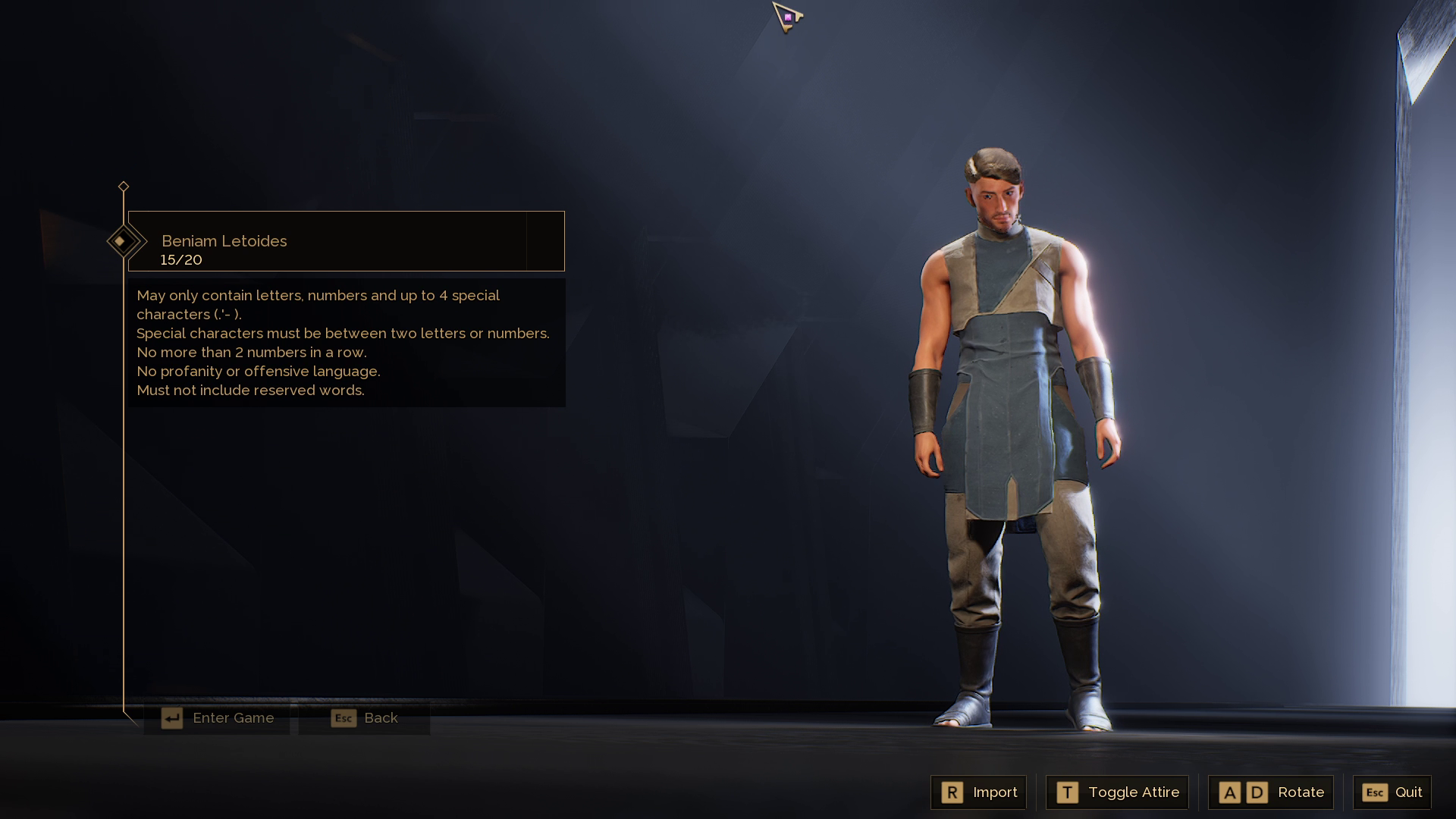Go Back to the previous screen
Screen dimensions: 1456x819
(x=365, y=718)
